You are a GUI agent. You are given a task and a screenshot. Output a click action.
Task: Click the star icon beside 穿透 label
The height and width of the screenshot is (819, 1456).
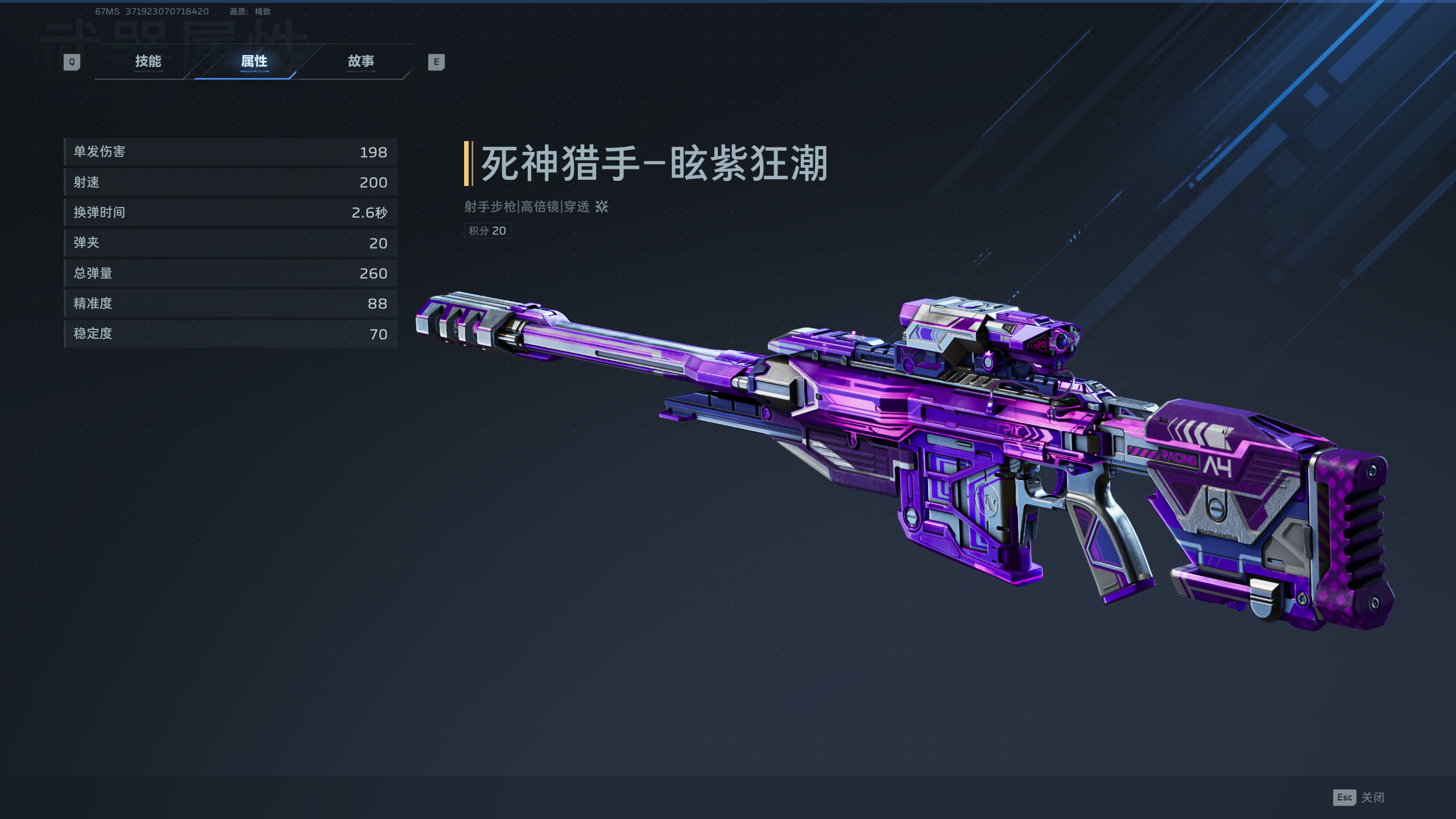pyautogui.click(x=601, y=208)
